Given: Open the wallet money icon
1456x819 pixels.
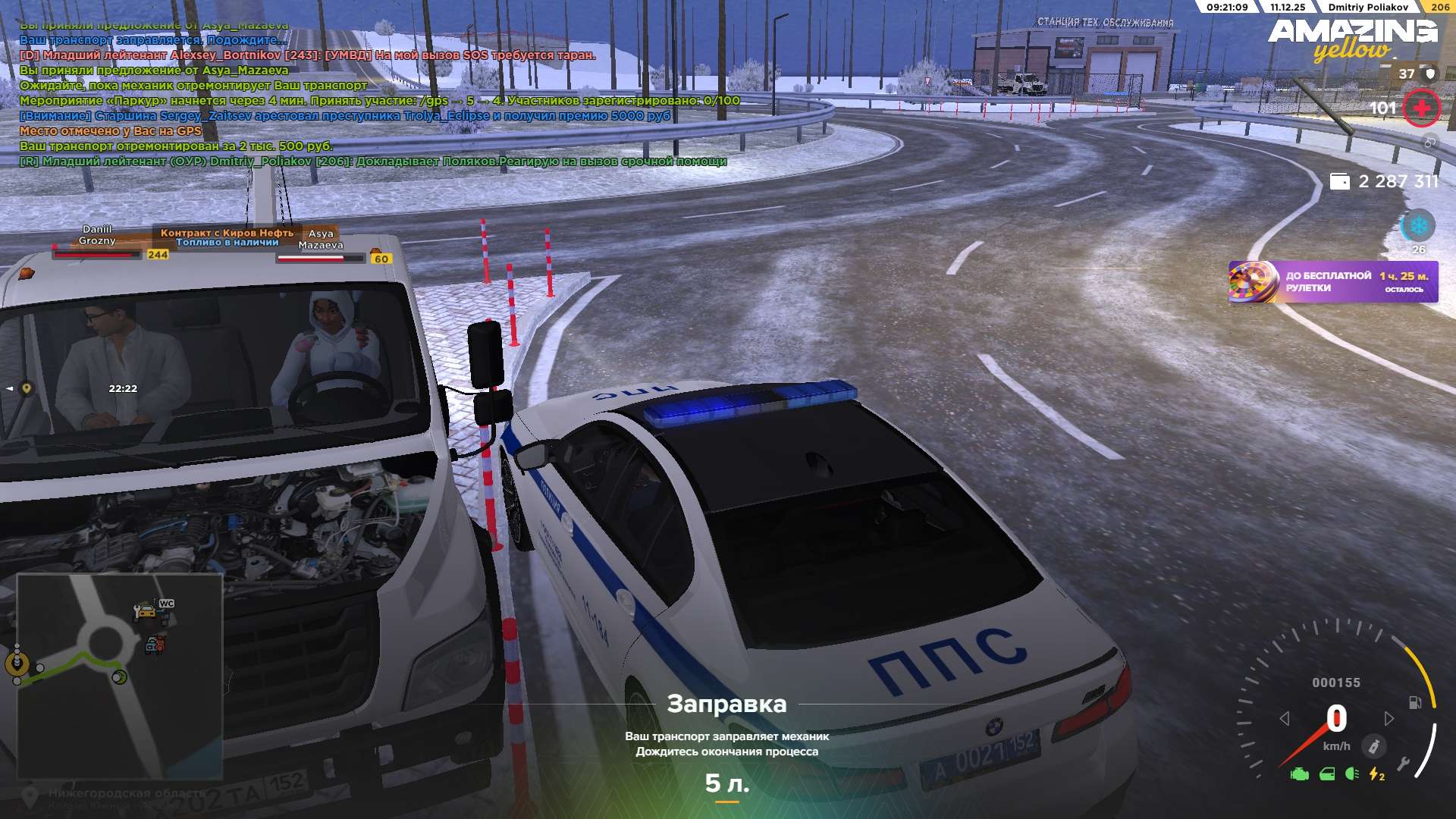Looking at the screenshot, I should tap(1340, 182).
